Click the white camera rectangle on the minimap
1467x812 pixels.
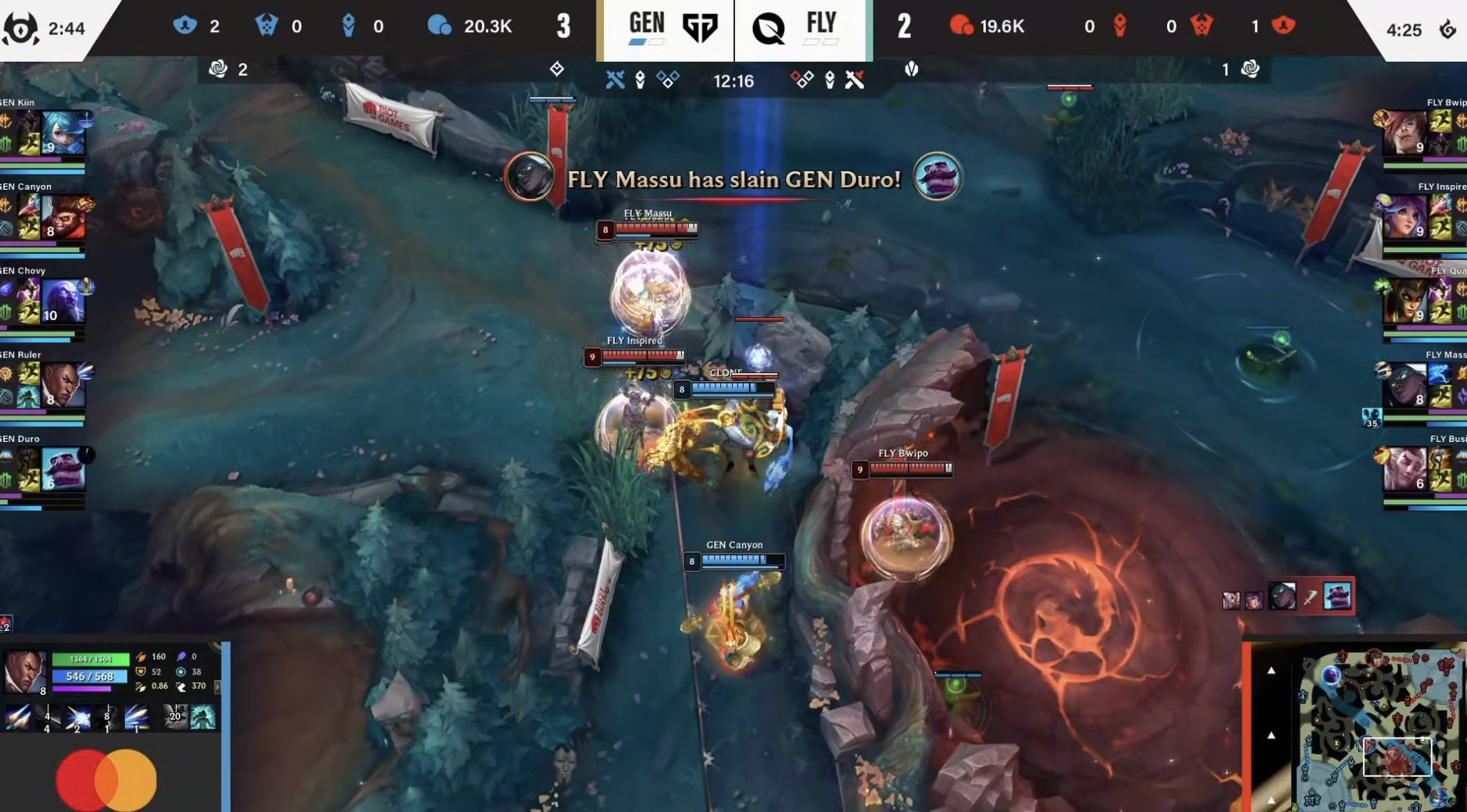1396,757
